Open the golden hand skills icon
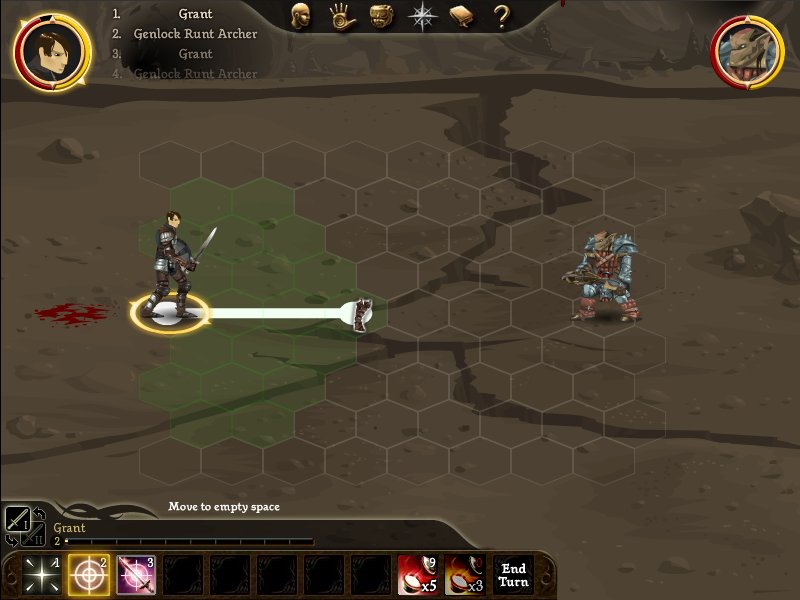The width and height of the screenshot is (800, 600). pos(339,16)
